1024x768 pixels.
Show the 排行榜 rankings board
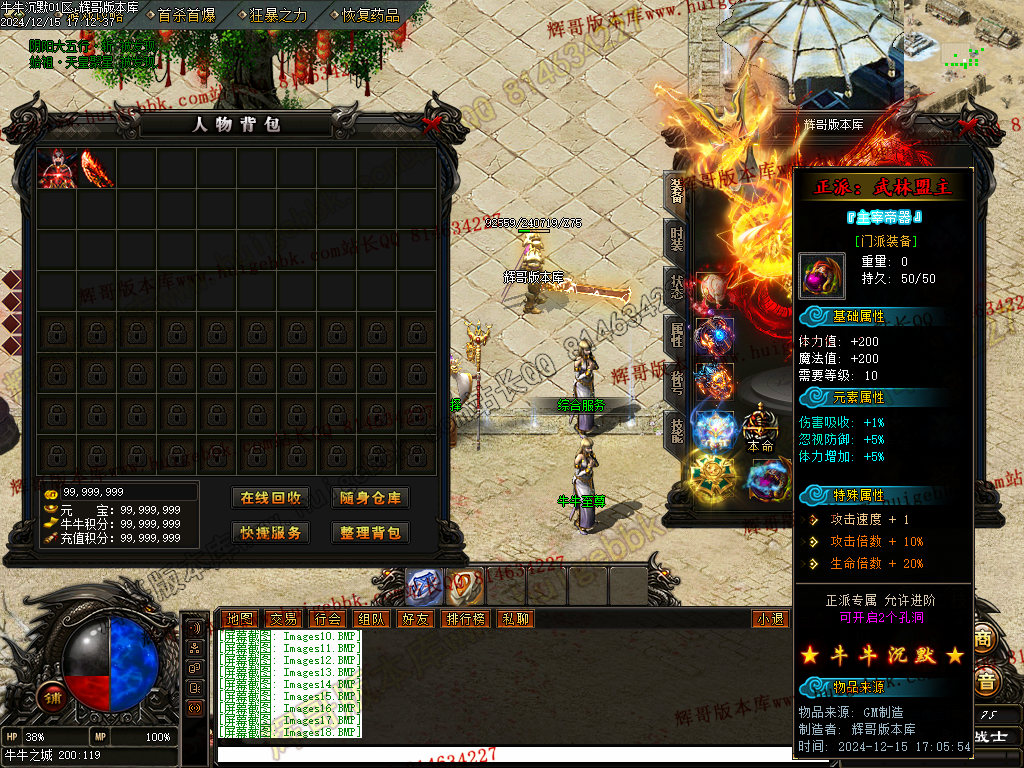point(466,619)
